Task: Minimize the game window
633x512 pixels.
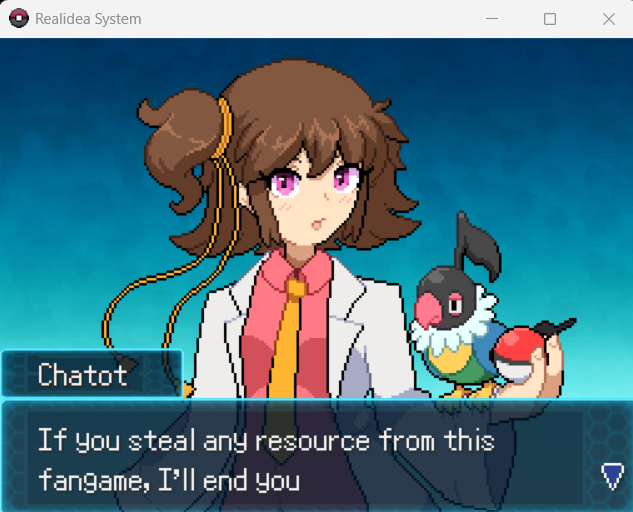Action: [491, 19]
